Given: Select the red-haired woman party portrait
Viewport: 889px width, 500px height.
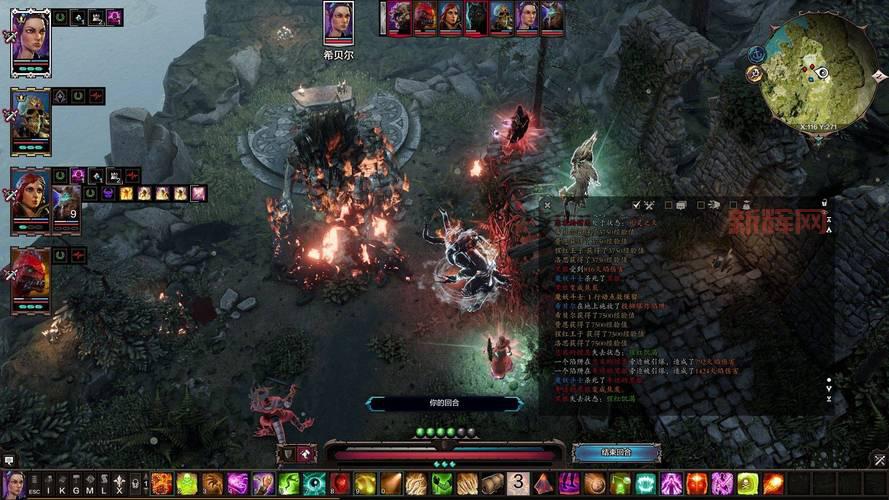Looking at the screenshot, I should [30, 197].
